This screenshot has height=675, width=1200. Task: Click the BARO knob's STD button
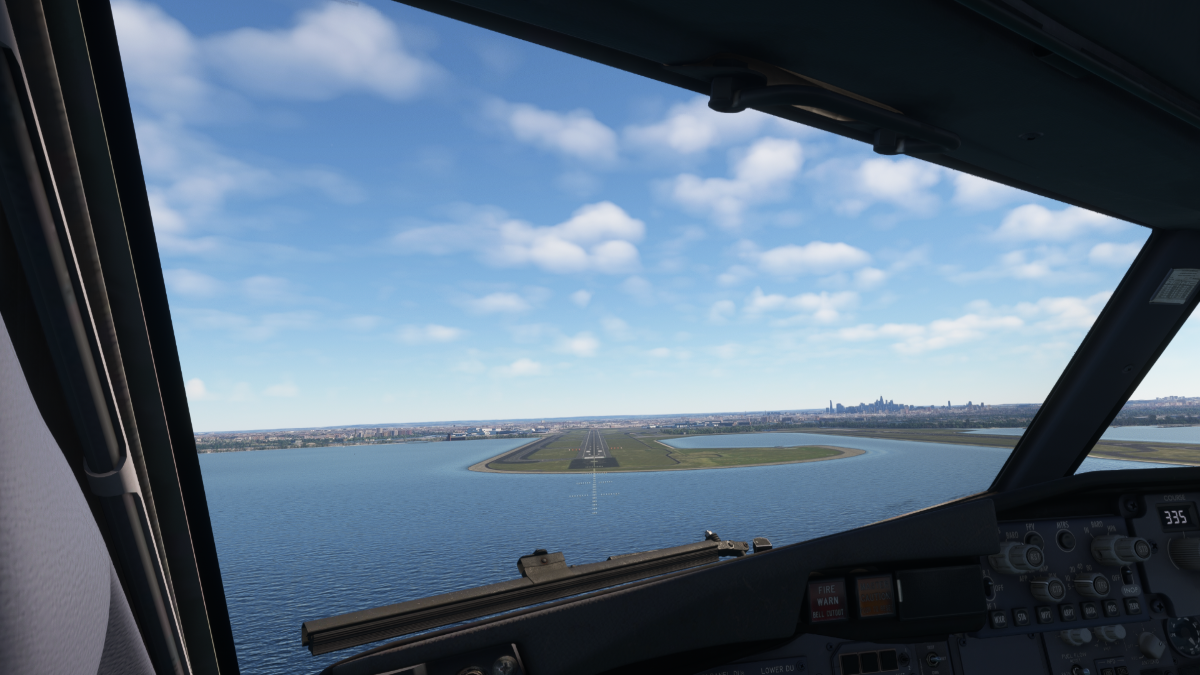pyautogui.click(x=1142, y=548)
